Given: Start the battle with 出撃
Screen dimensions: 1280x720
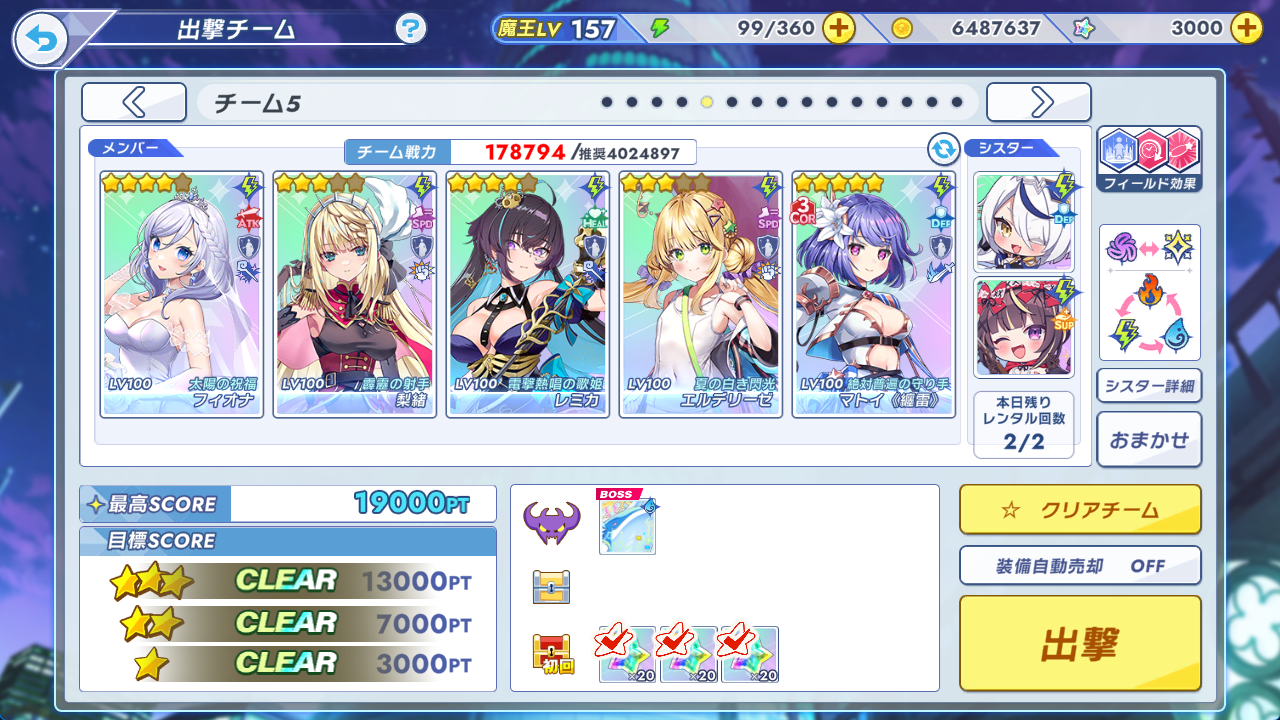Looking at the screenshot, I should (1080, 643).
